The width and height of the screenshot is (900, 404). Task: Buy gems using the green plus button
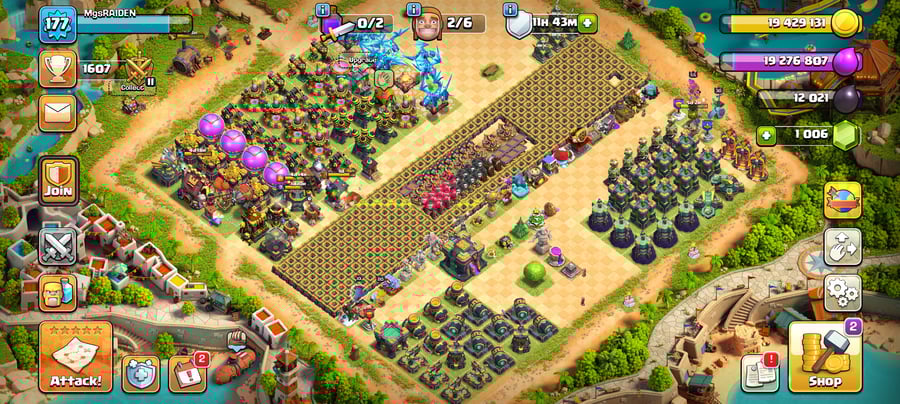[x=767, y=135]
